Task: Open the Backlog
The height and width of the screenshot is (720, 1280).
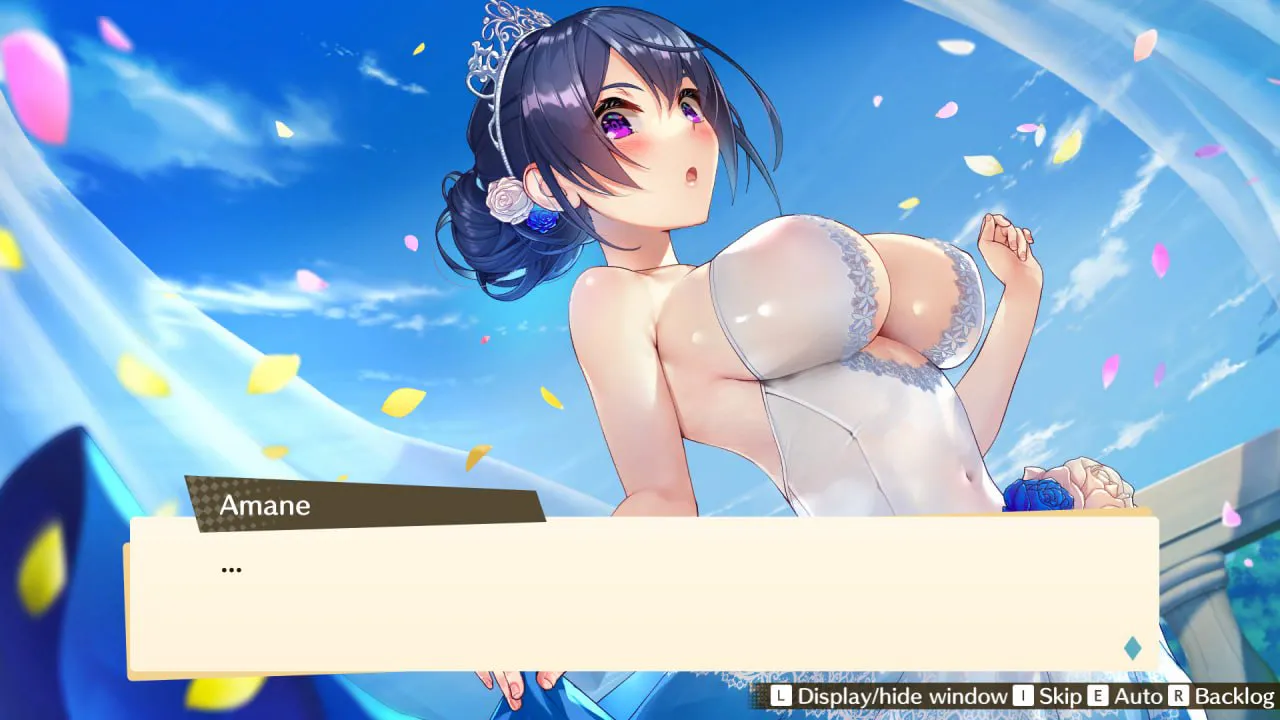Action: point(1222,696)
